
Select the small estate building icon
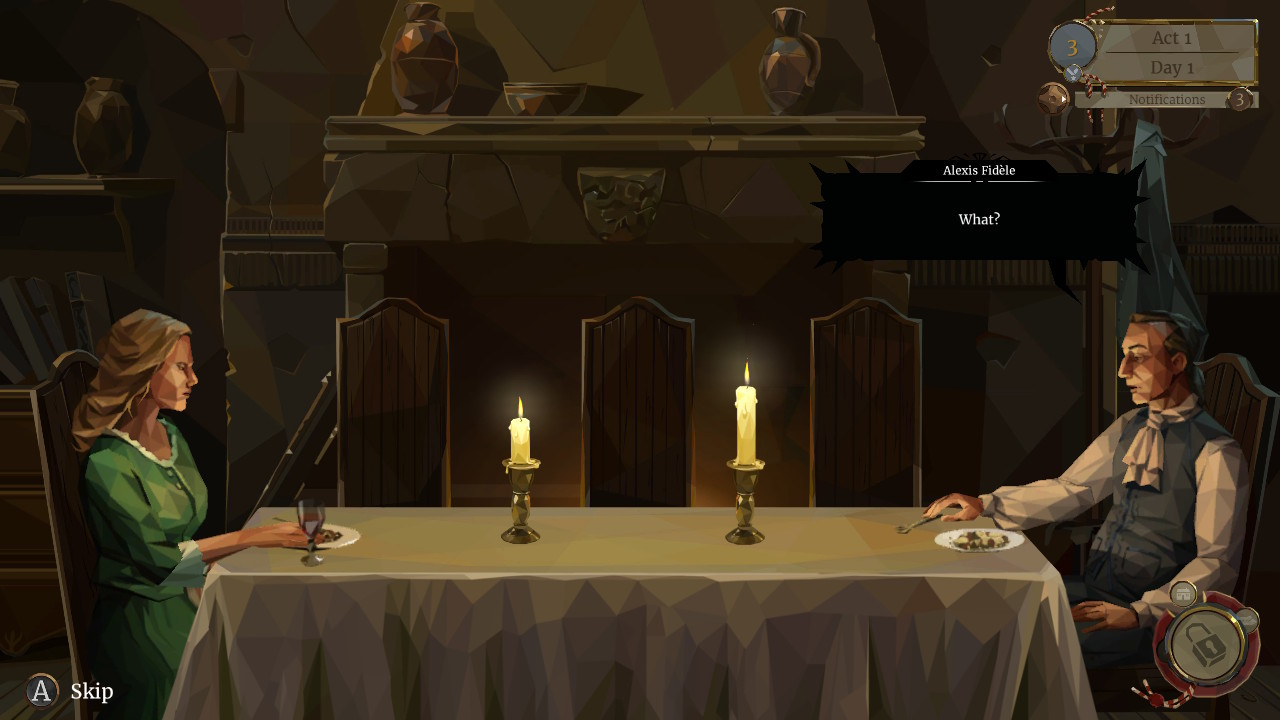pyautogui.click(x=1182, y=594)
